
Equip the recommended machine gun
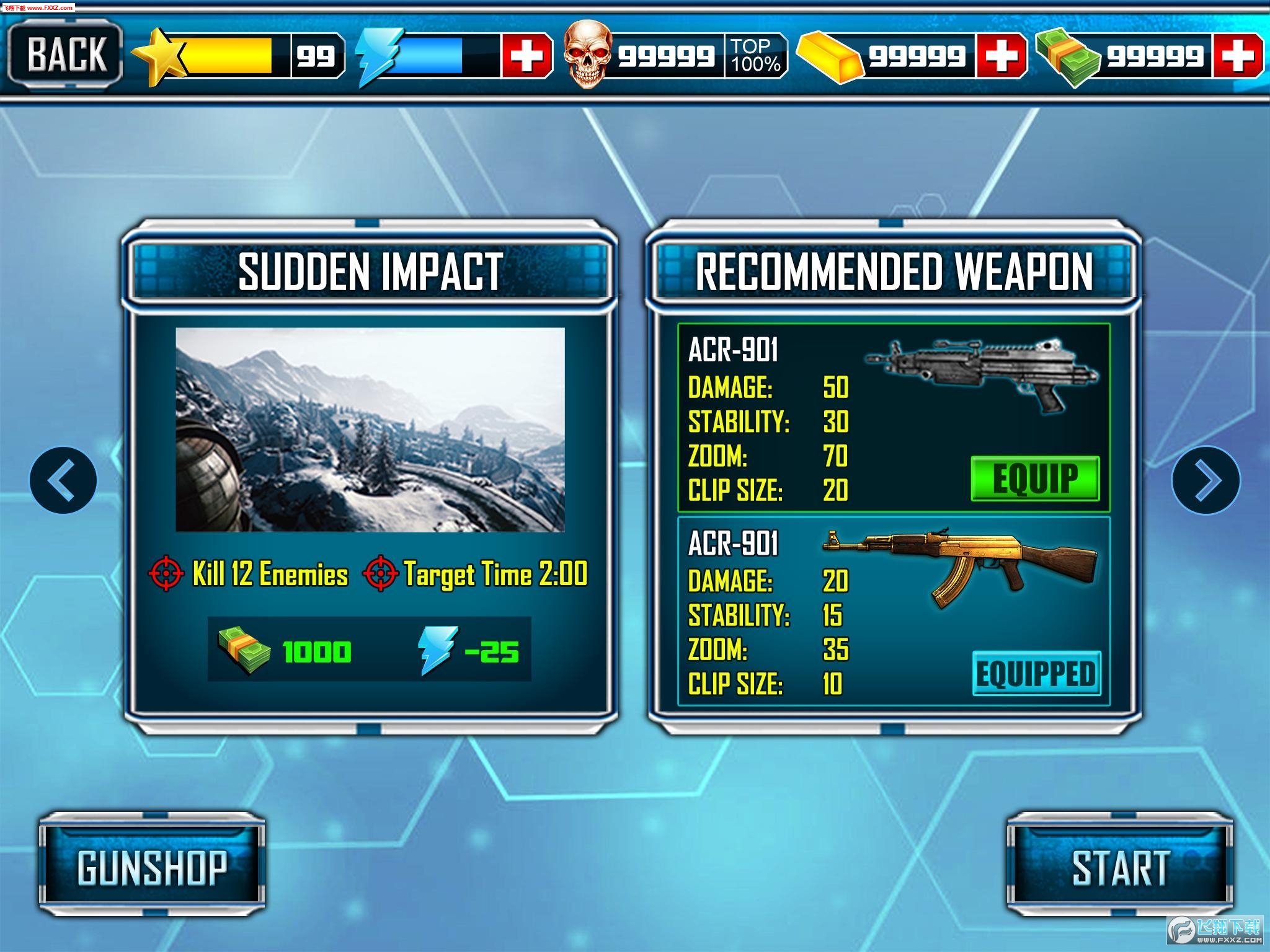pyautogui.click(x=1034, y=478)
